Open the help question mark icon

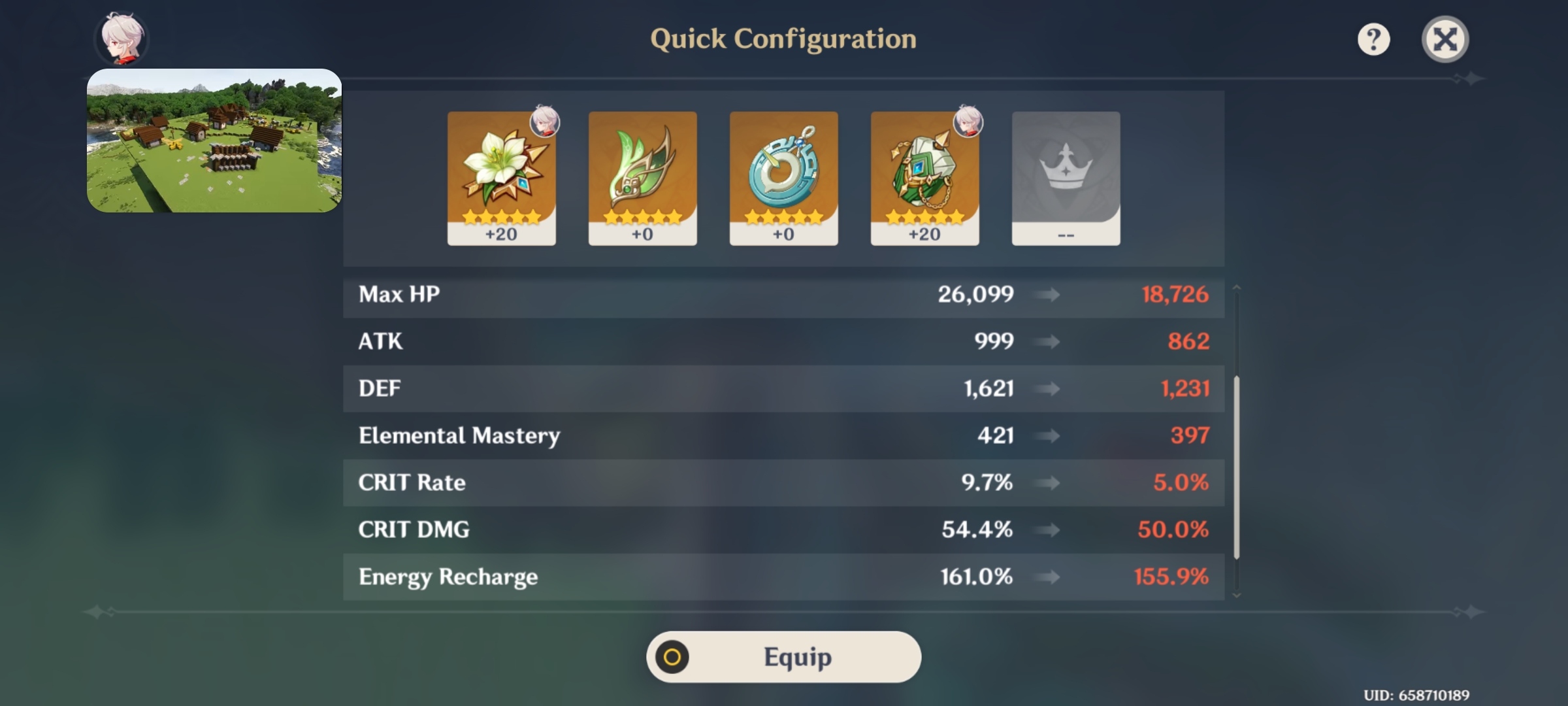click(x=1375, y=40)
